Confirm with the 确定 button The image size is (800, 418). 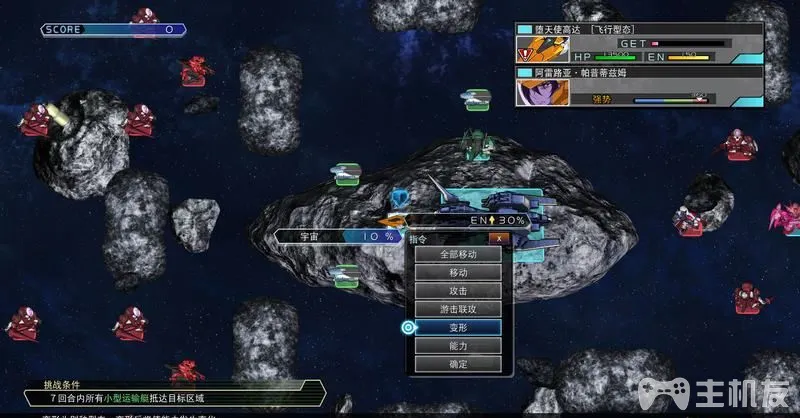[x=458, y=364]
